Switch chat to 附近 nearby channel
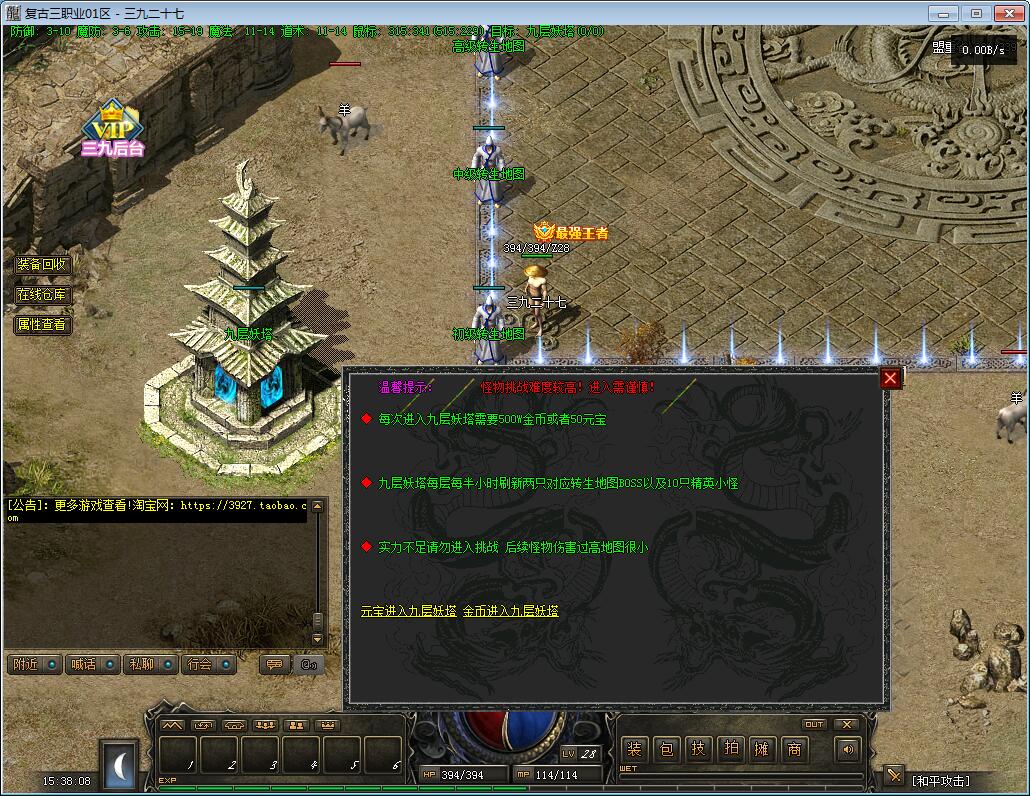Image resolution: width=1030 pixels, height=796 pixels. tap(34, 664)
